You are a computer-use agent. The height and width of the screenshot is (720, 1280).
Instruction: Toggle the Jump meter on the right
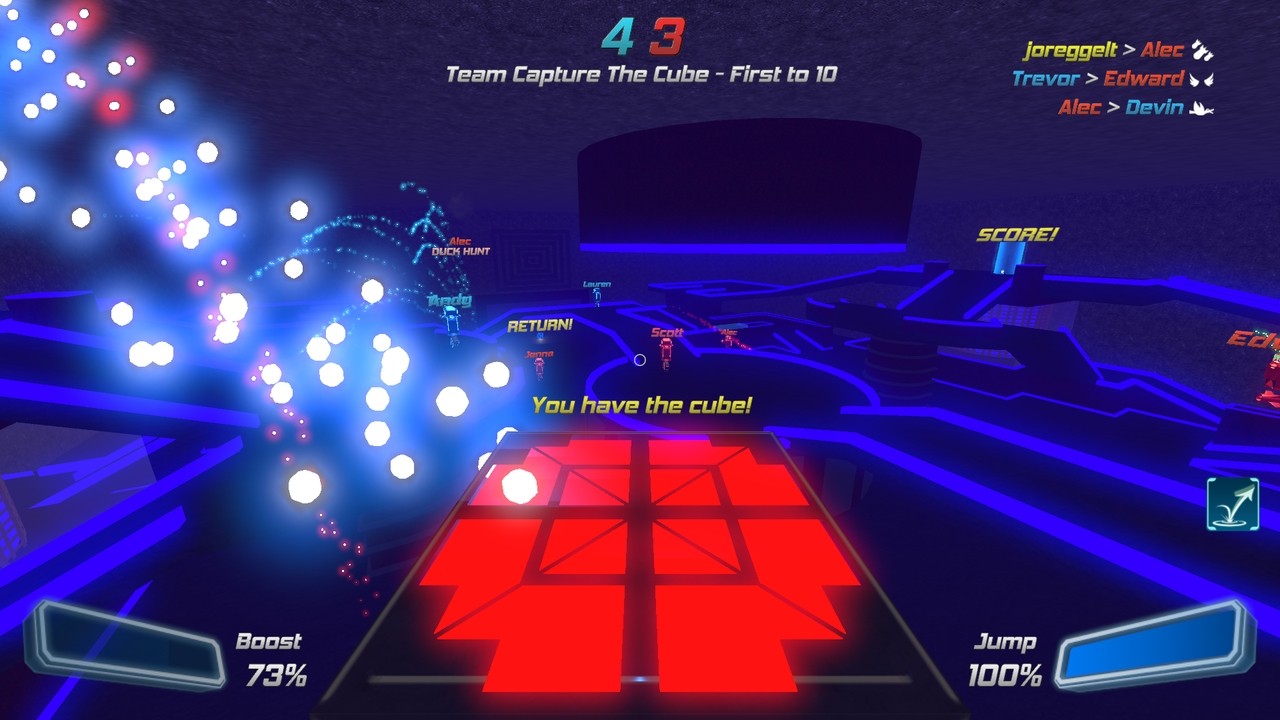pyautogui.click(x=1154, y=644)
